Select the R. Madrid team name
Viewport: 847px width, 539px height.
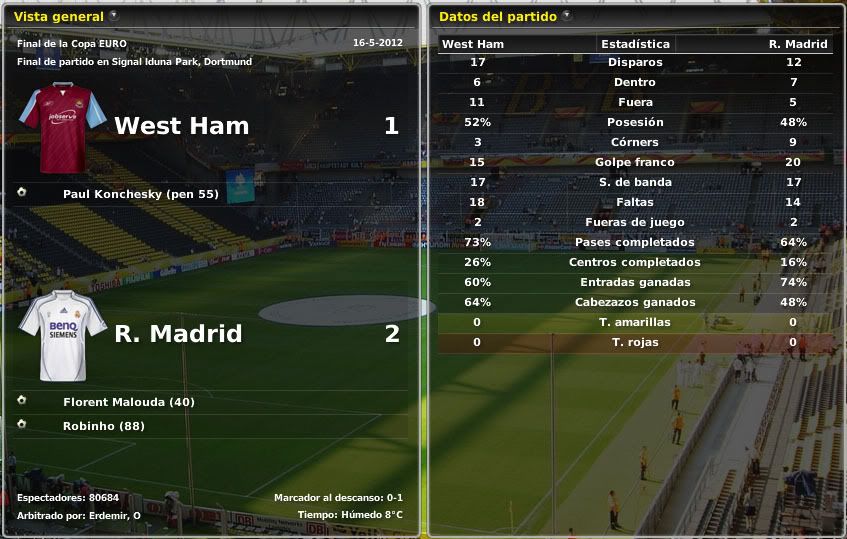click(x=178, y=334)
